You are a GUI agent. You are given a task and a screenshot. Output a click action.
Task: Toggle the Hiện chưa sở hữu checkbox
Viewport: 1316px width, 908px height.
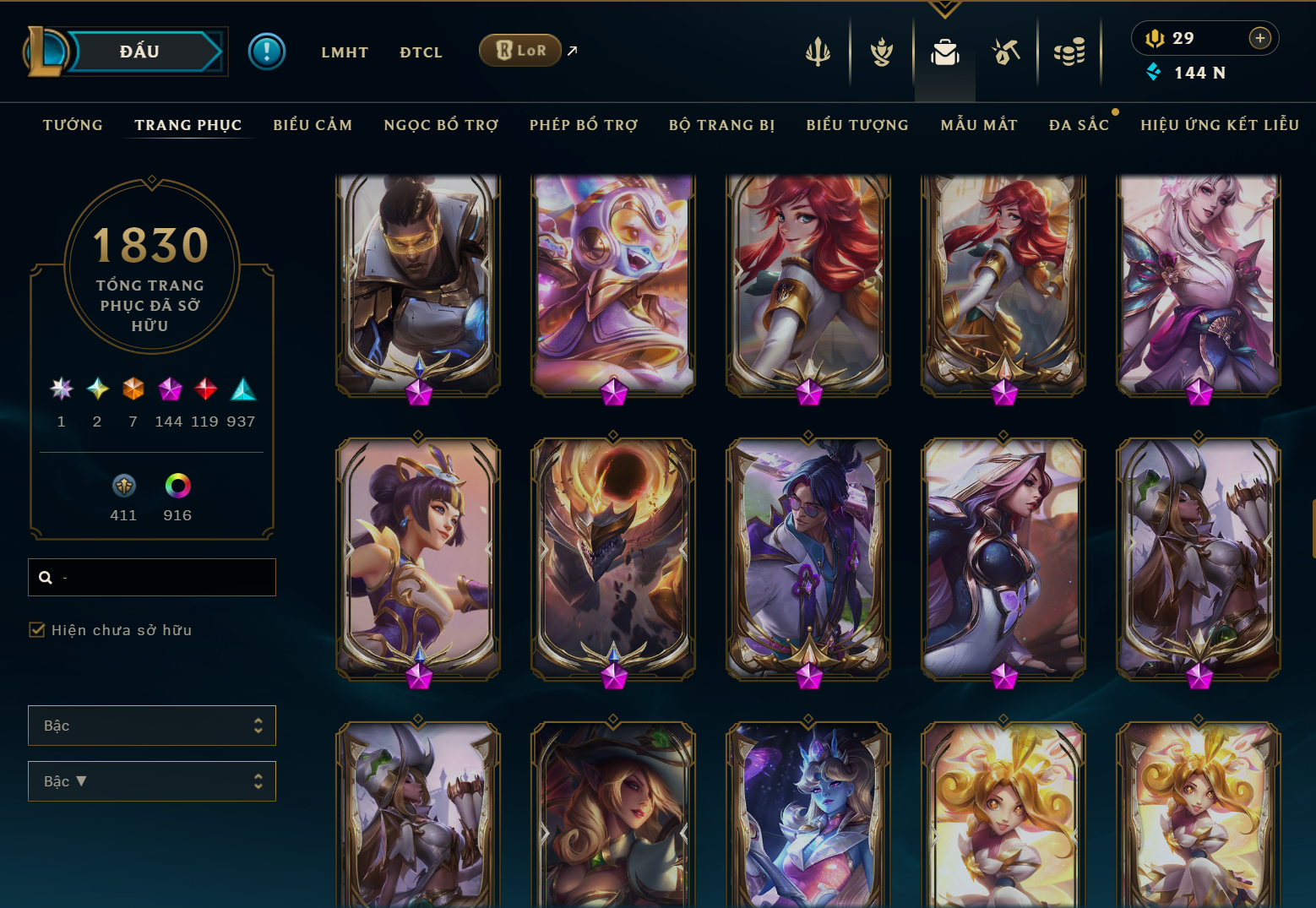tap(37, 630)
